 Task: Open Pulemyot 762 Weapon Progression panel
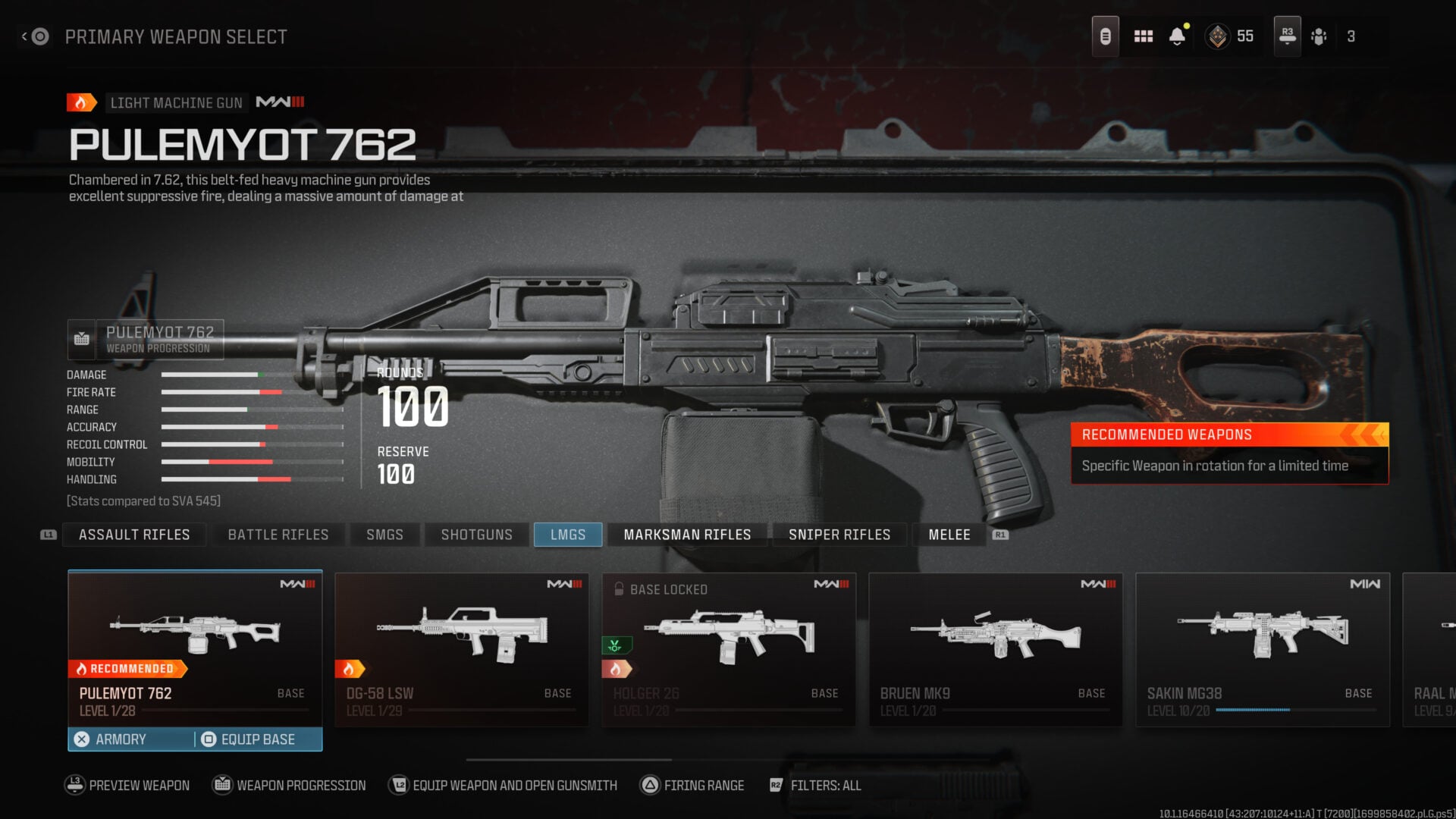pos(146,339)
